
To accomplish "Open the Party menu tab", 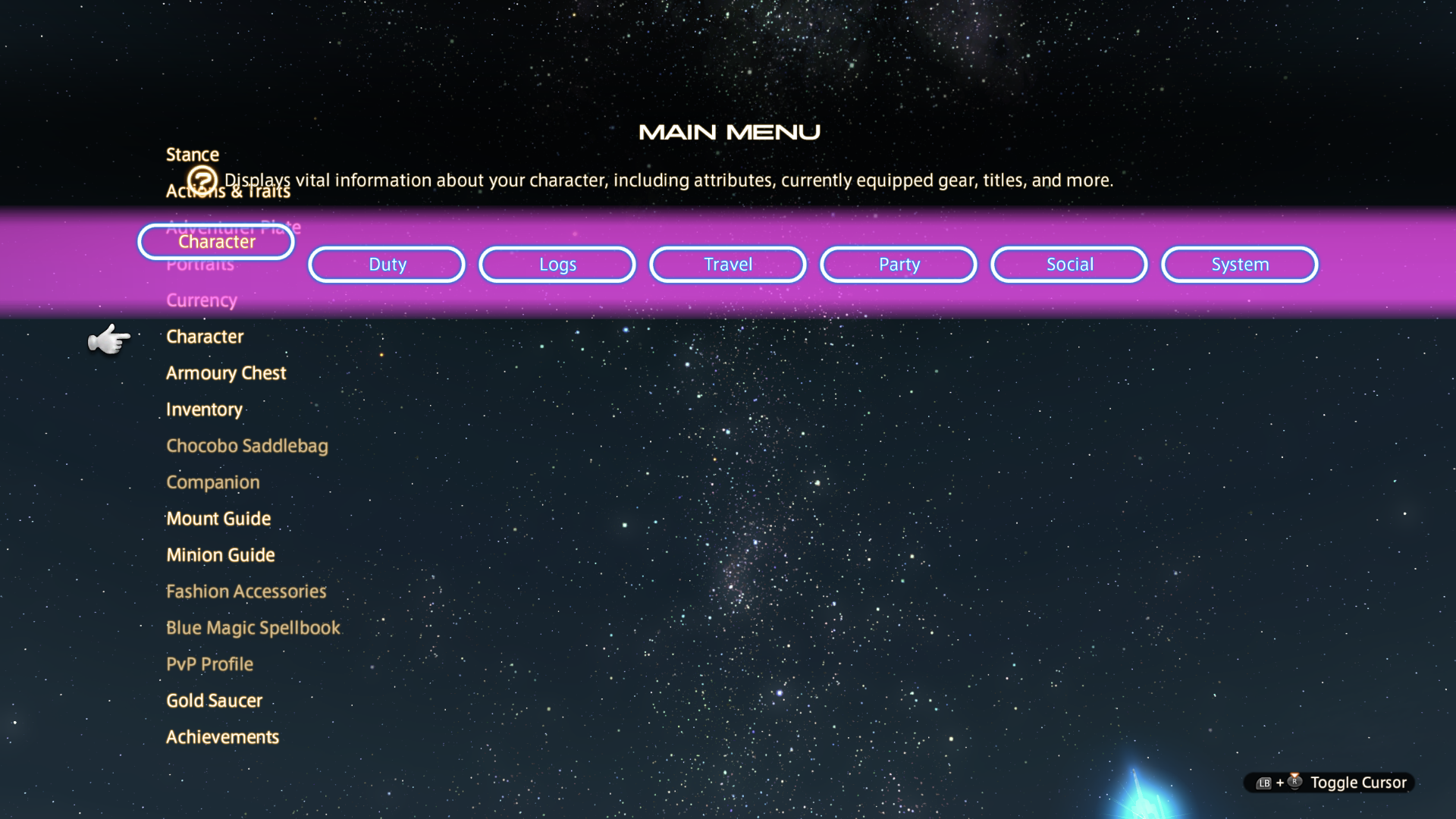I will pos(898,264).
